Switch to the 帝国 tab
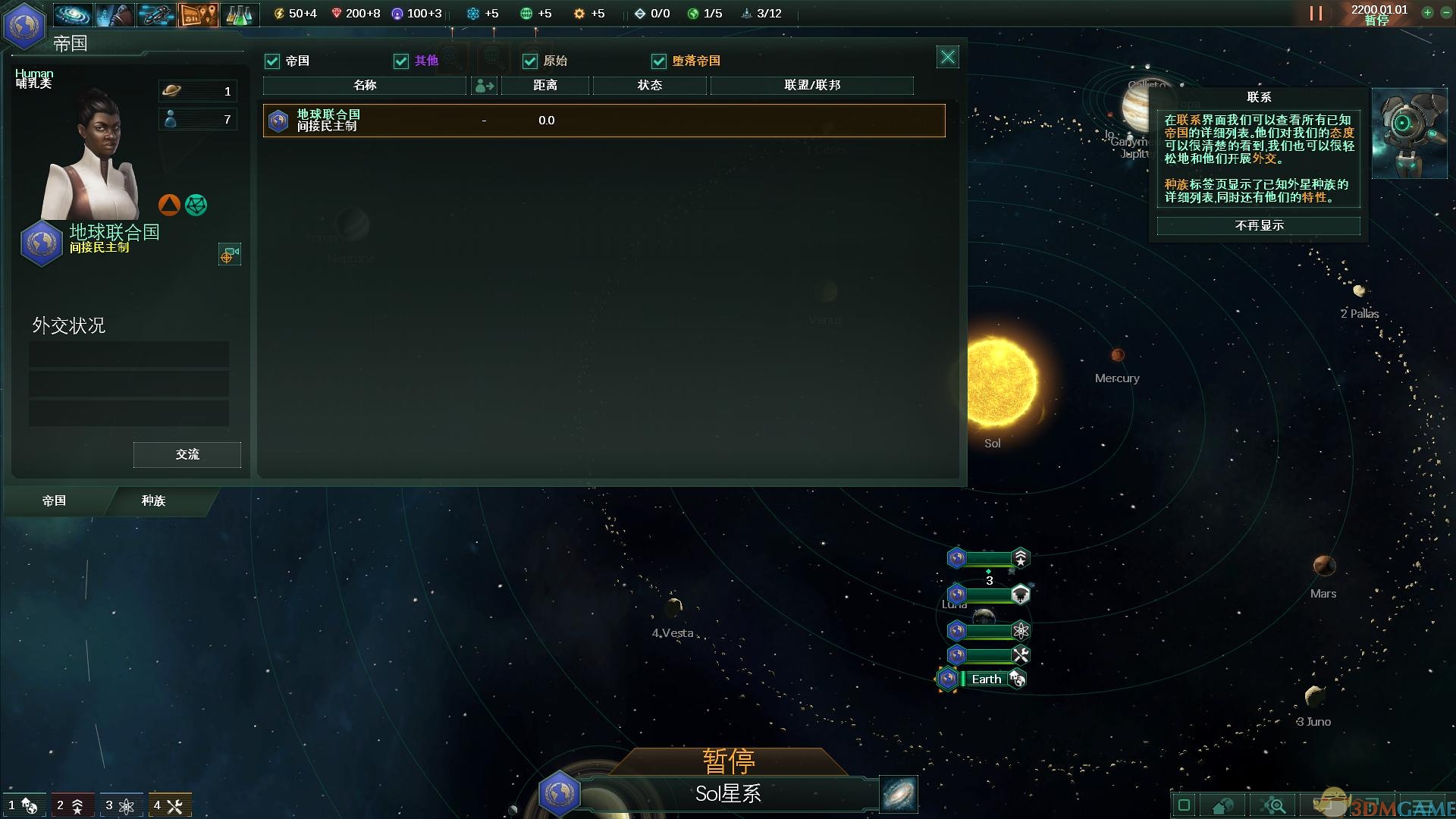 point(53,501)
